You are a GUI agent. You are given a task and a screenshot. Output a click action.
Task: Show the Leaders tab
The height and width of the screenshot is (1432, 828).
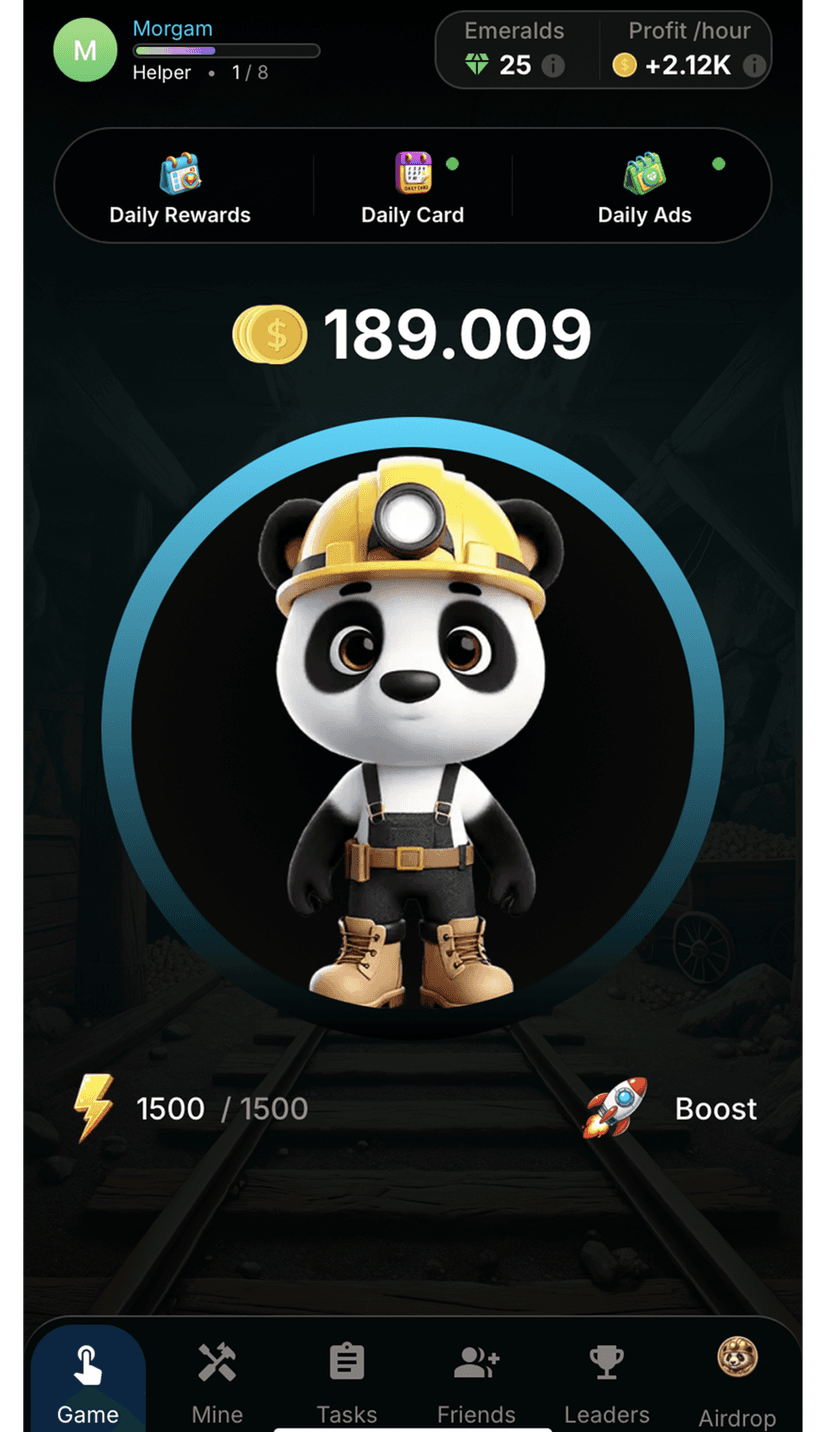click(607, 1383)
